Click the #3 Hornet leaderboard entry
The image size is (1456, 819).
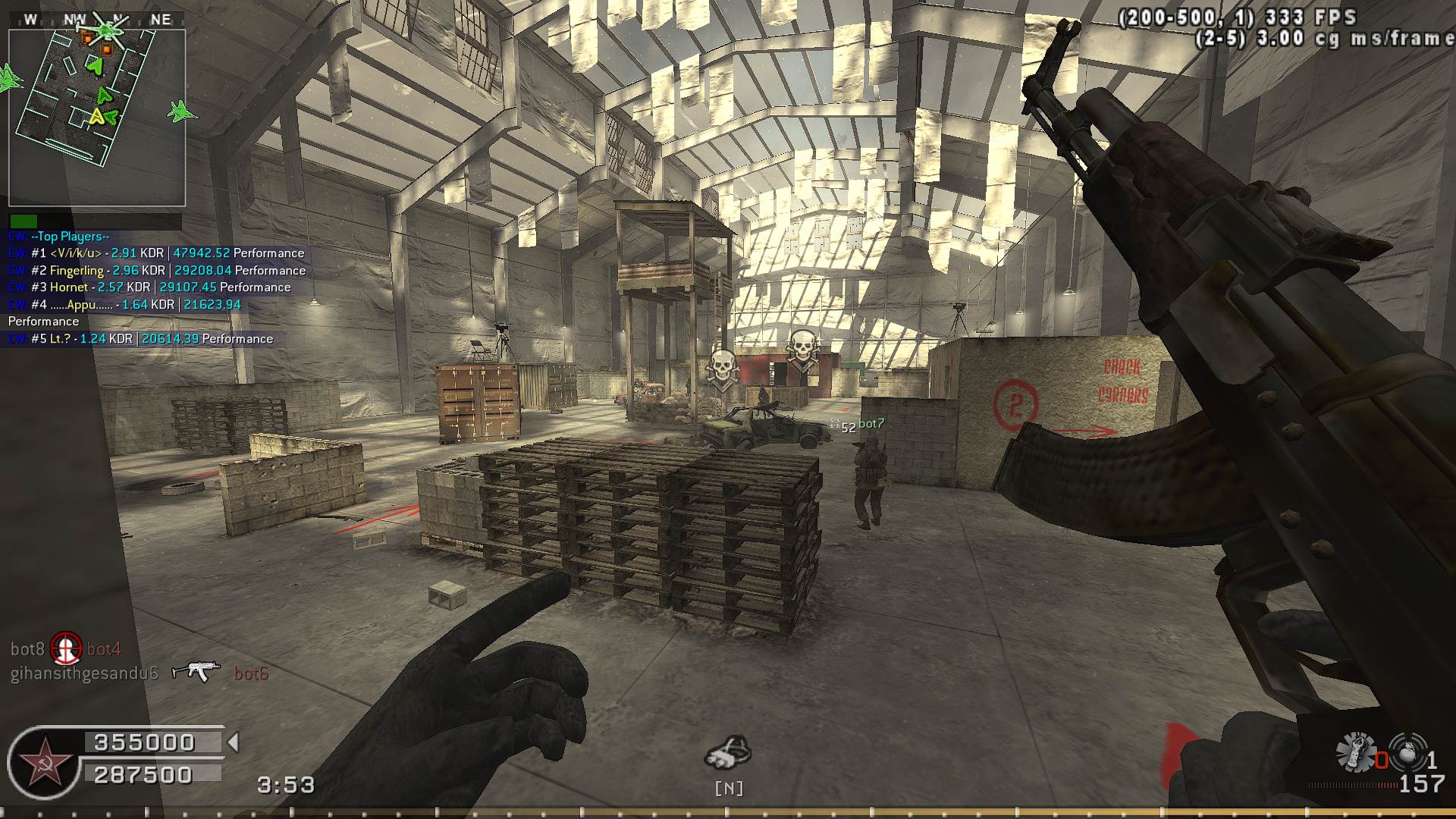tap(149, 287)
